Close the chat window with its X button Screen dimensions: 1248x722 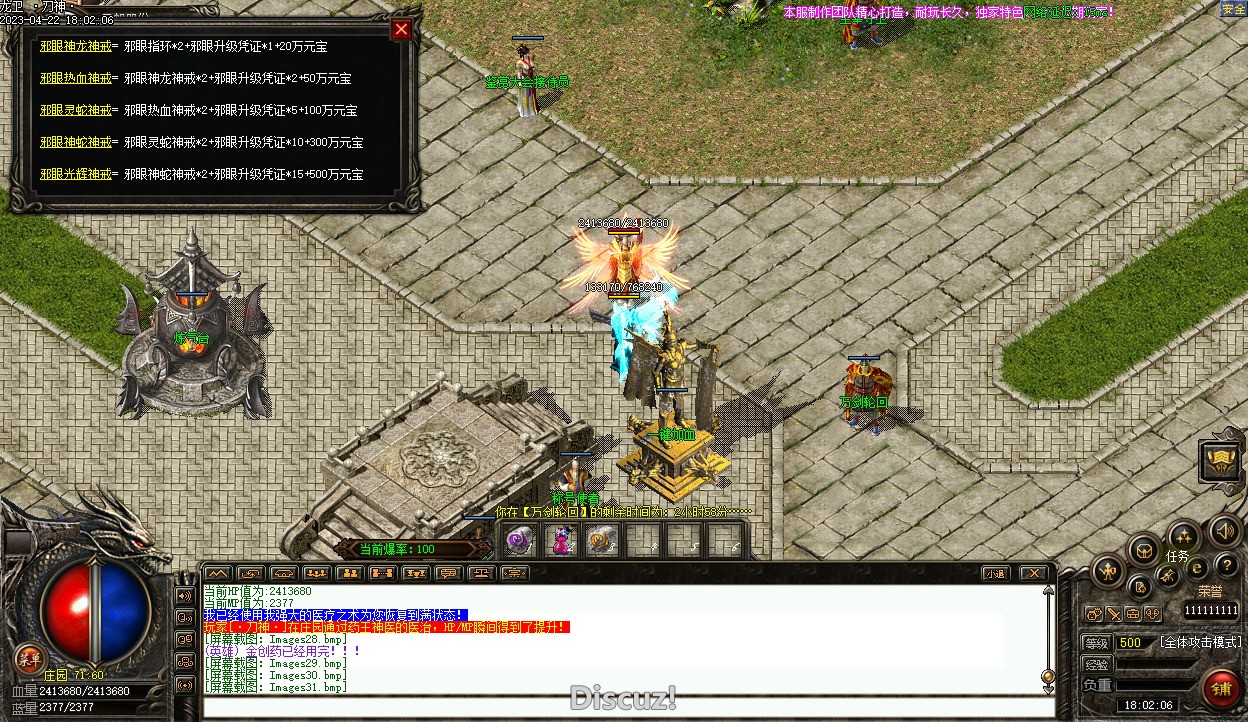[x=1033, y=573]
